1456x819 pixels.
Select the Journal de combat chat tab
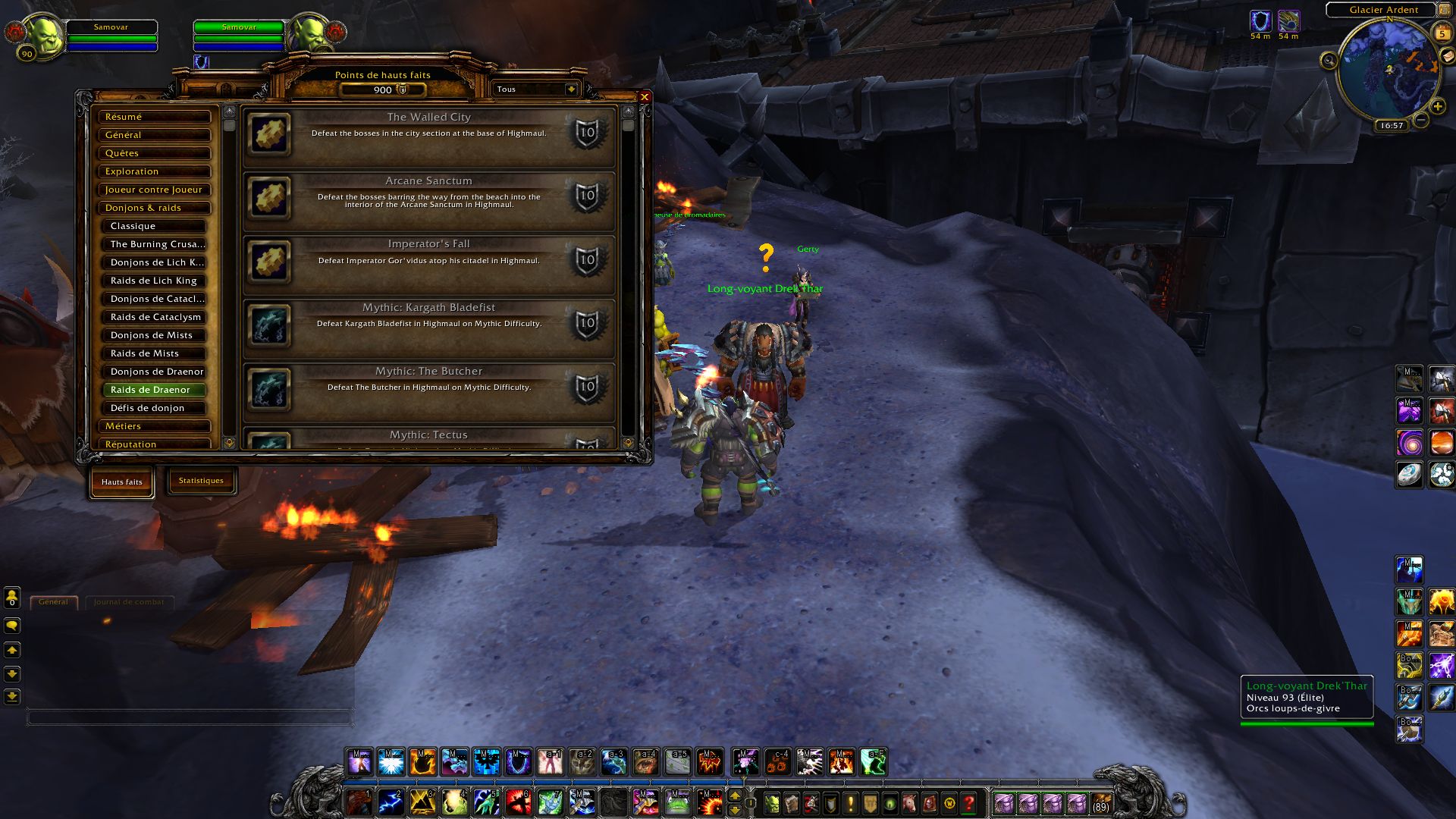(x=130, y=601)
